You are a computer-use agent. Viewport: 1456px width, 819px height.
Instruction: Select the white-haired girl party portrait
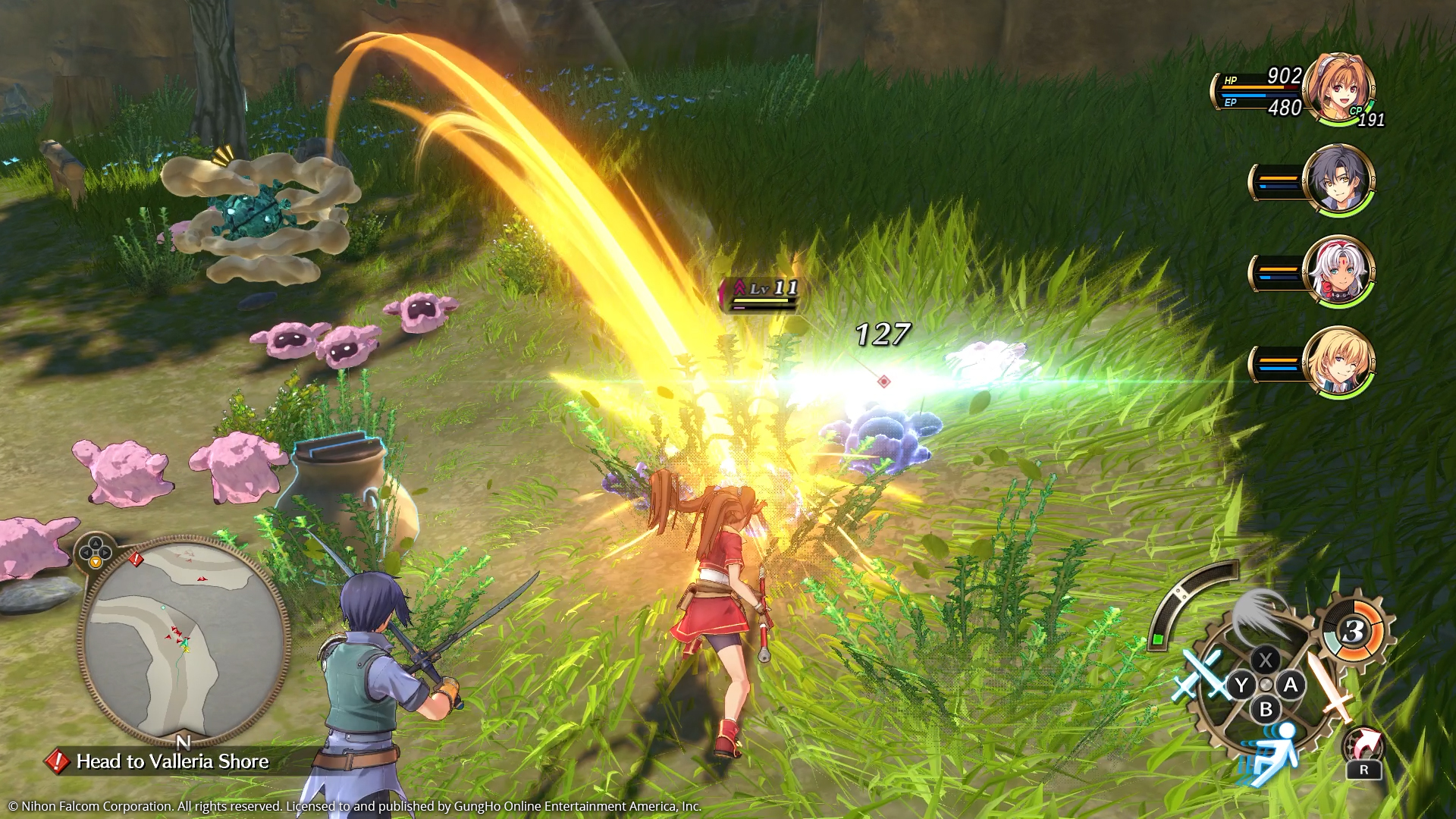(1338, 271)
